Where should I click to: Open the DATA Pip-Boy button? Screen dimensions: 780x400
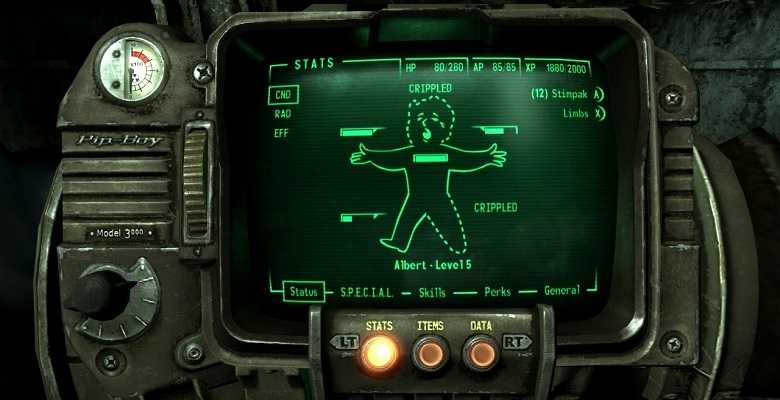coord(481,352)
